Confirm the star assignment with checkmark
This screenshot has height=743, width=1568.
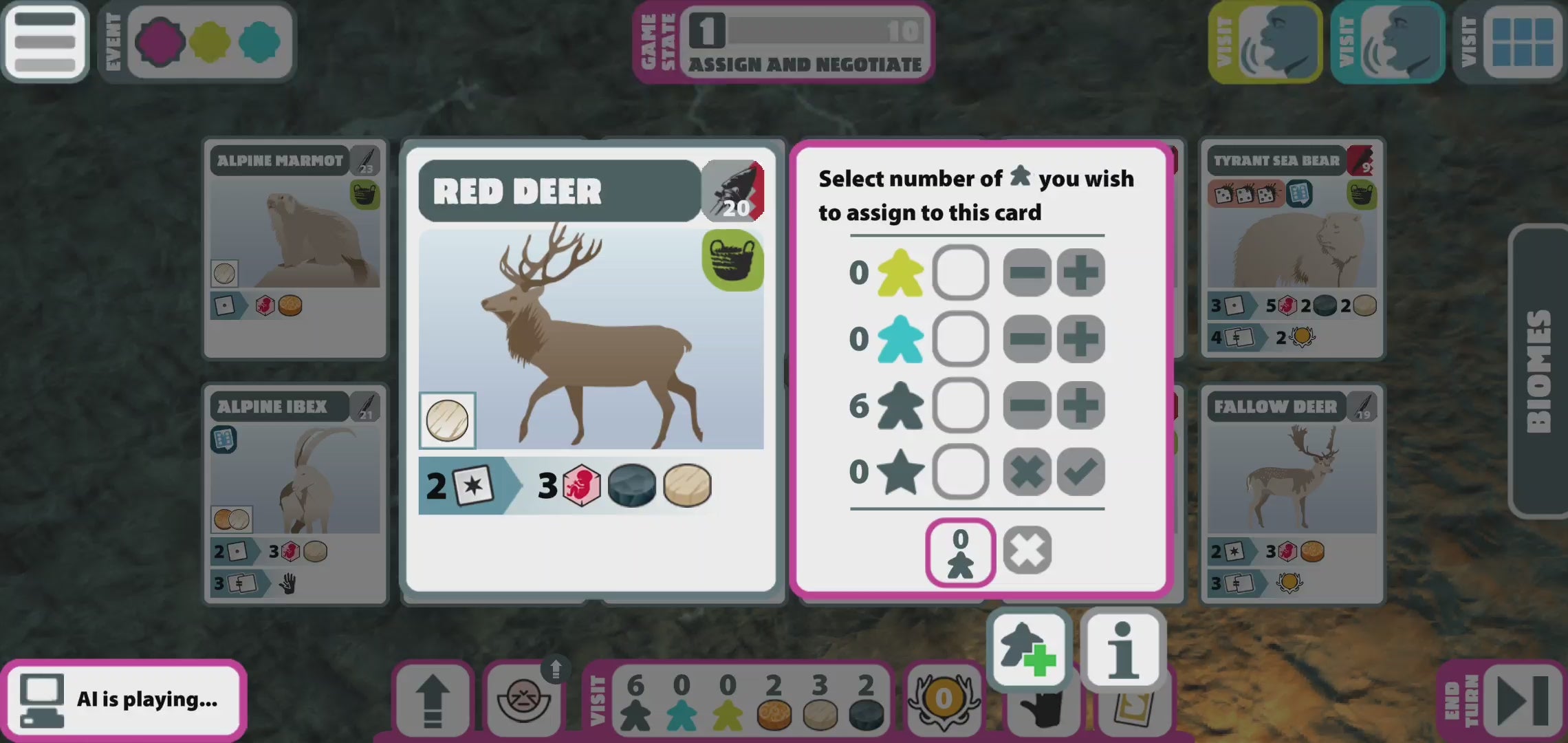pyautogui.click(x=1080, y=472)
